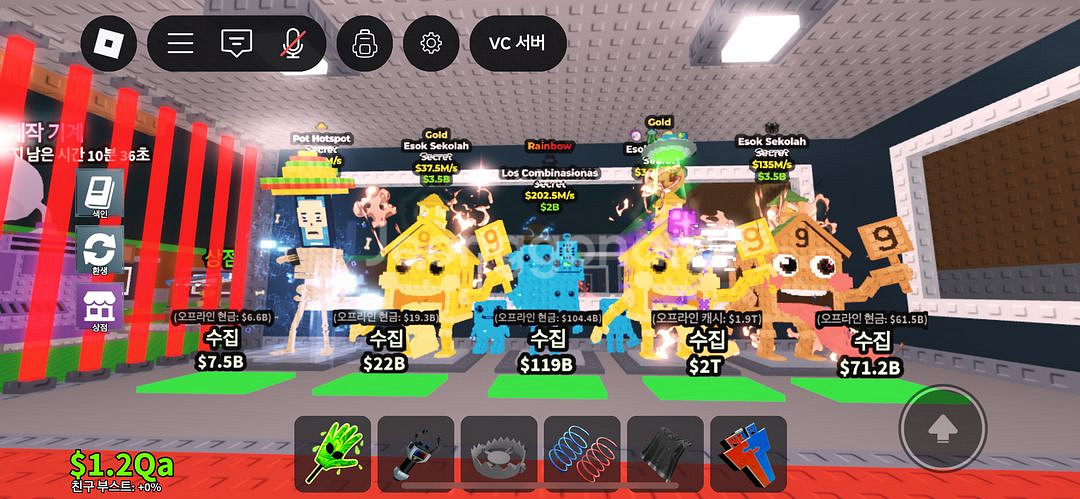Open the Roblox main menu logo button

[108, 44]
